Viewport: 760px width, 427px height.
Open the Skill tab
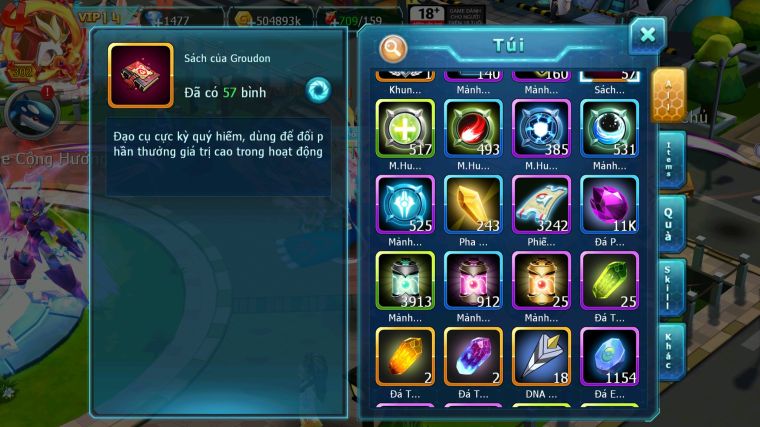671,287
